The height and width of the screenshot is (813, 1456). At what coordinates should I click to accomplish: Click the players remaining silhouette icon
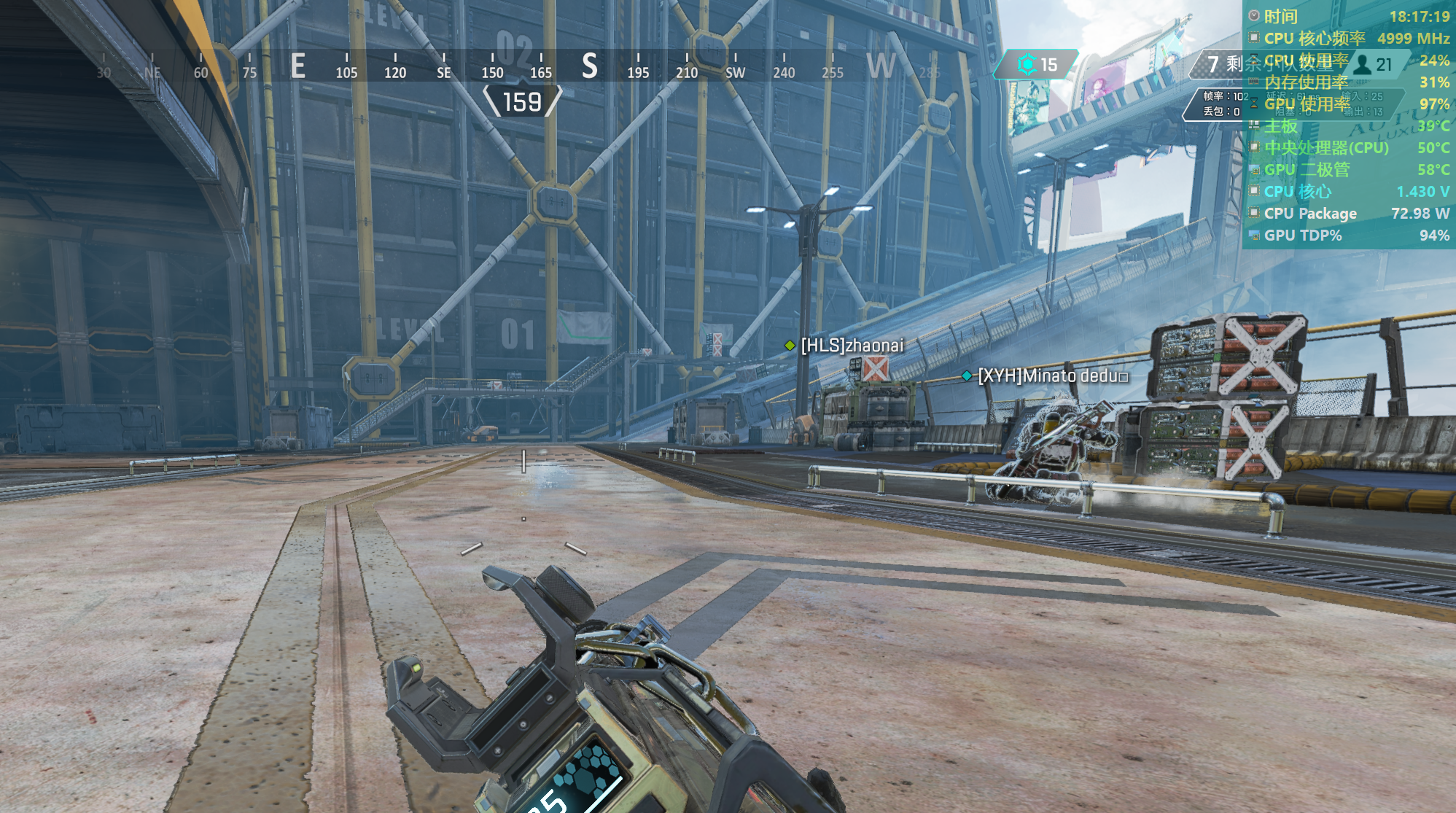[x=1361, y=65]
